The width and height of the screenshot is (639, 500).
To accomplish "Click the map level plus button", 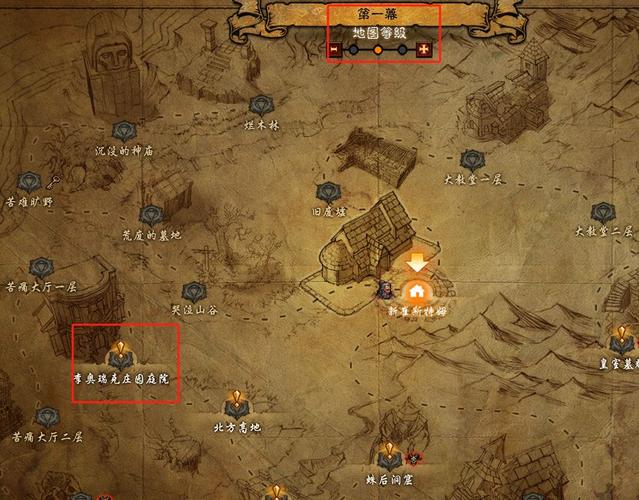I will 425,49.
